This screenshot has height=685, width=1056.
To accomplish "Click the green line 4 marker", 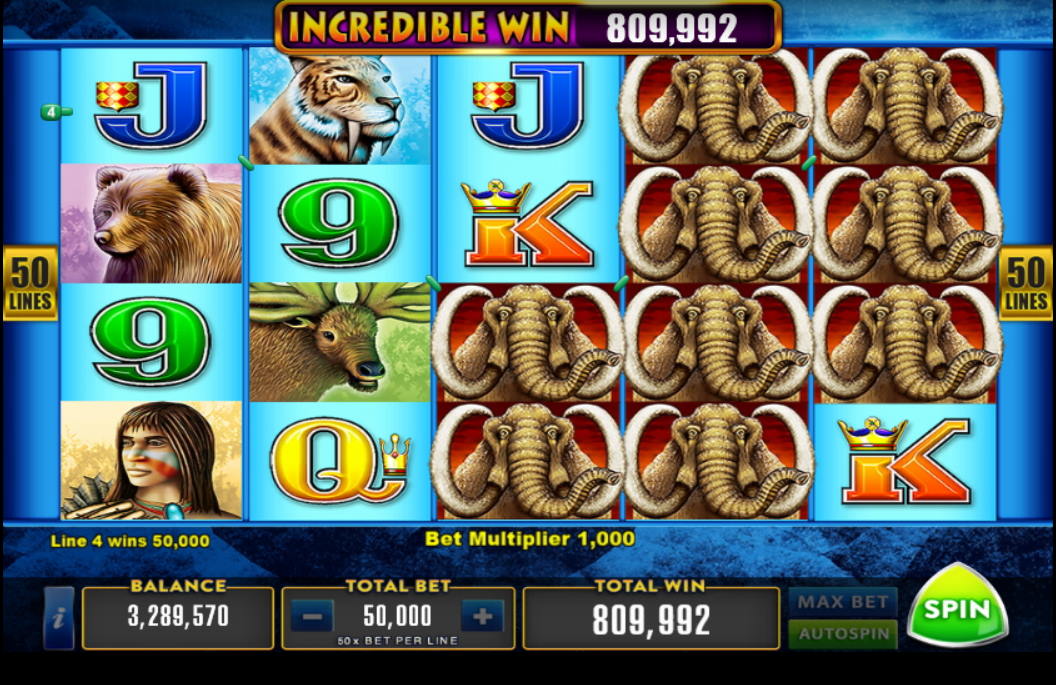I will (x=53, y=112).
